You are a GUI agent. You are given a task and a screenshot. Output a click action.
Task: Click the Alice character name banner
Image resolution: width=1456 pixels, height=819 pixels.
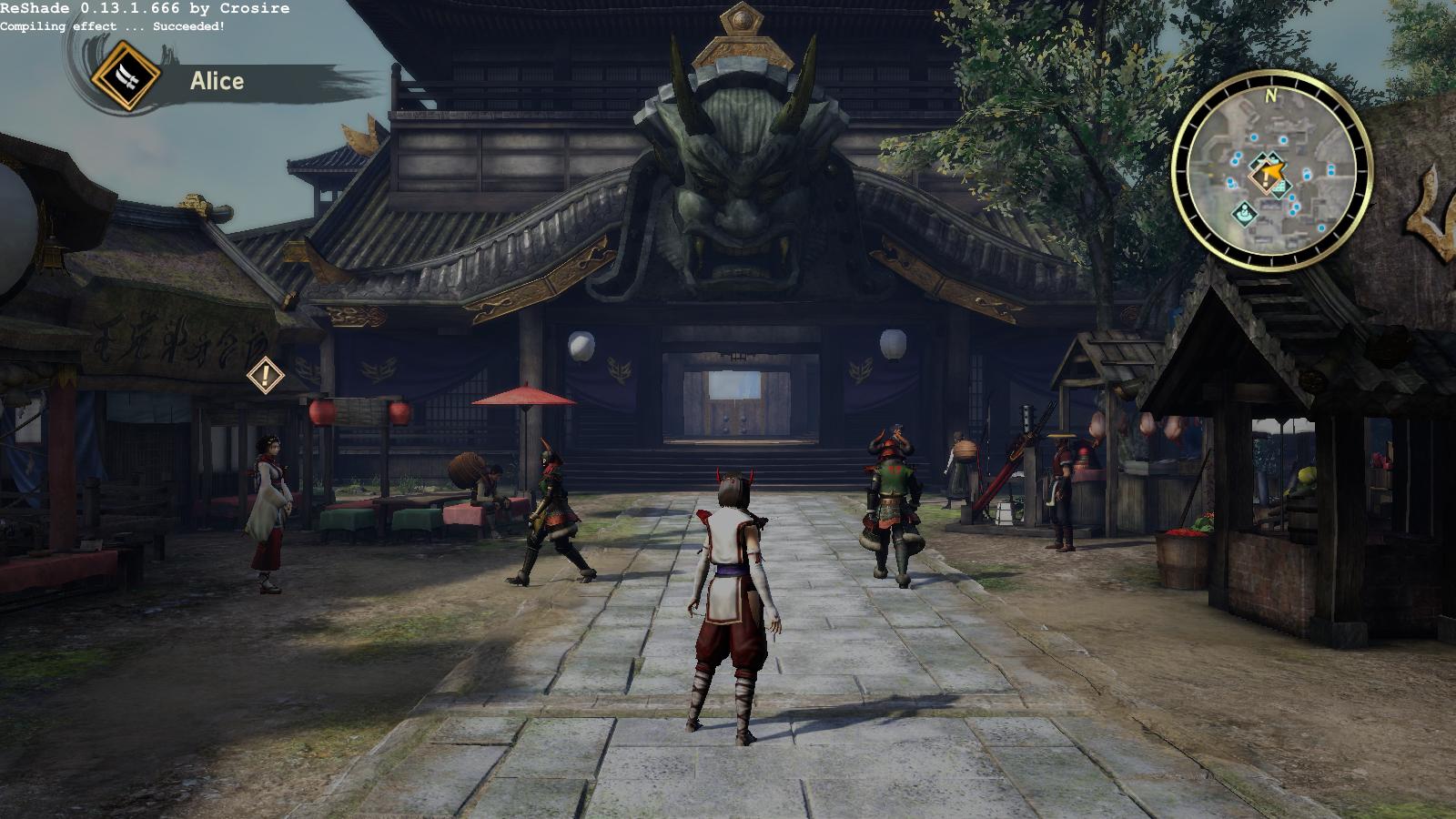217,81
